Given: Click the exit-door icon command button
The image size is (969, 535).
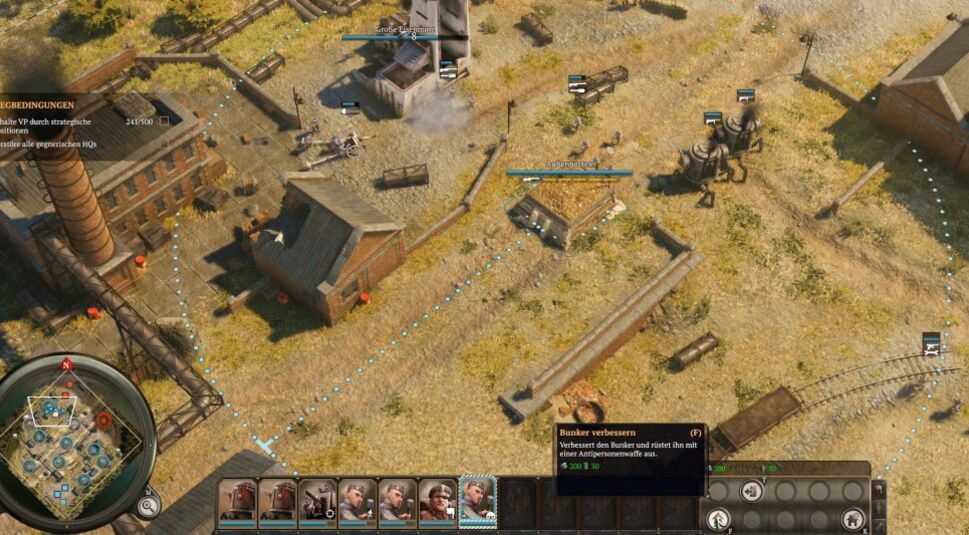Looking at the screenshot, I should pos(750,491).
